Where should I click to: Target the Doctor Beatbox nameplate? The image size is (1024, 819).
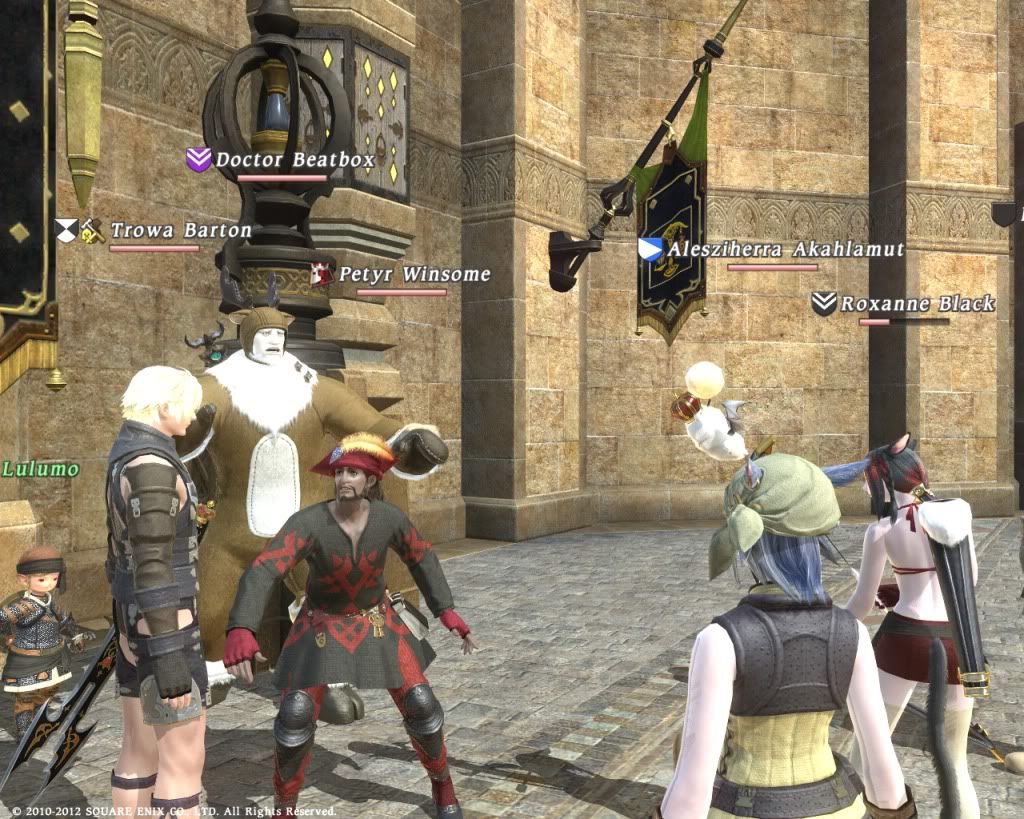coord(295,160)
